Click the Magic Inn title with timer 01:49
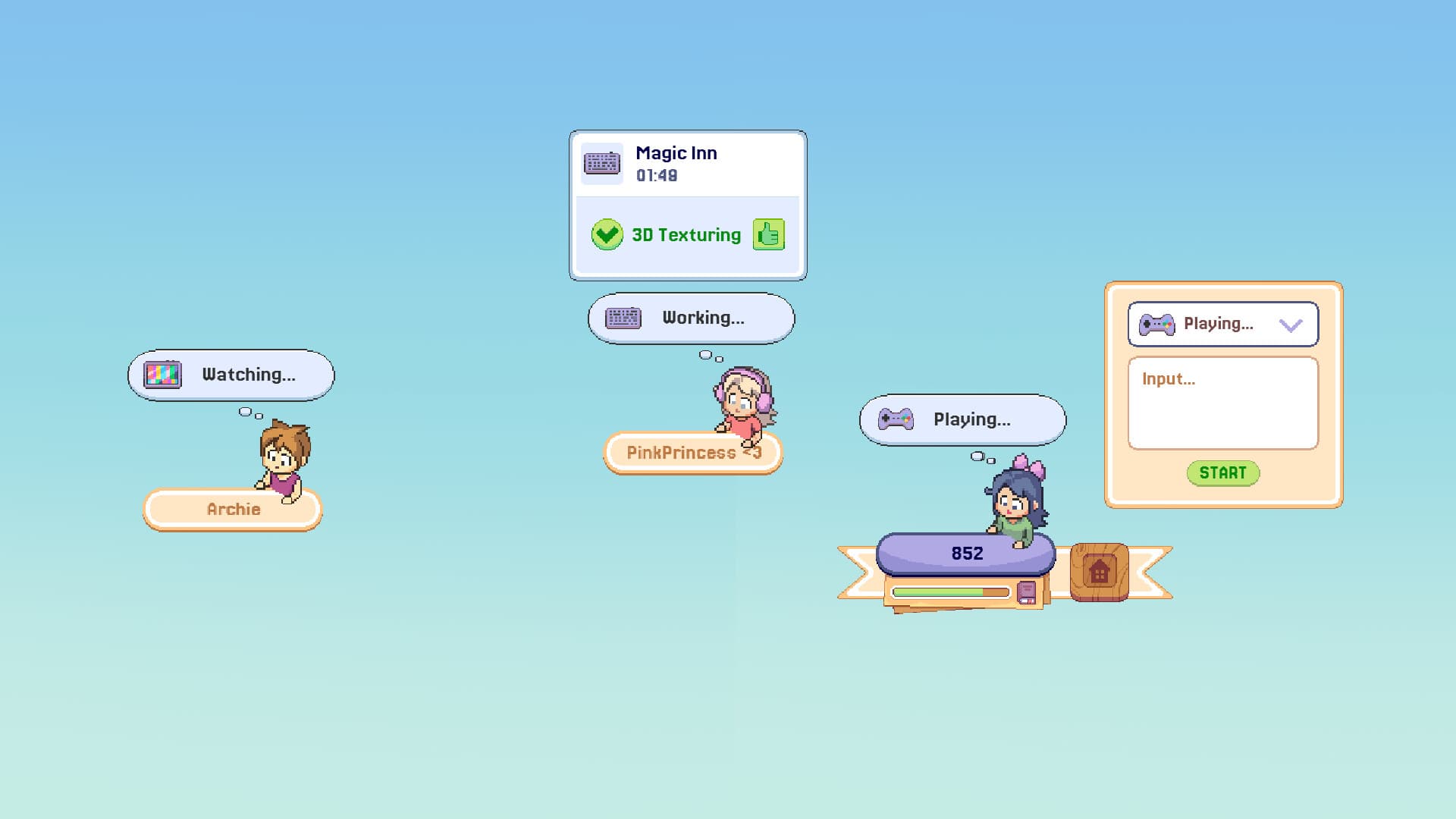 click(x=675, y=162)
